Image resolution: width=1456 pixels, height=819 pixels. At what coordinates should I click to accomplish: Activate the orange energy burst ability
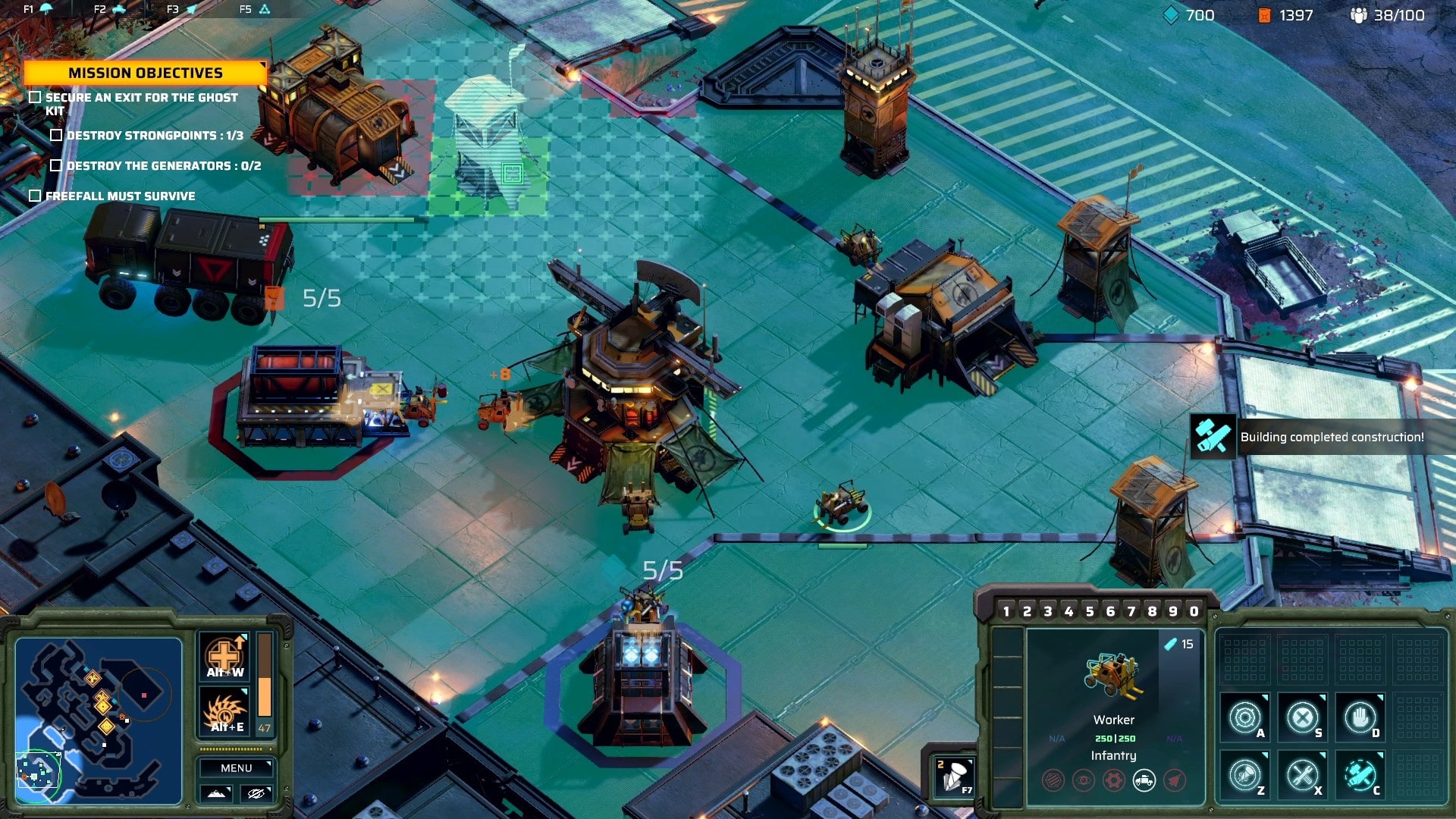click(225, 712)
